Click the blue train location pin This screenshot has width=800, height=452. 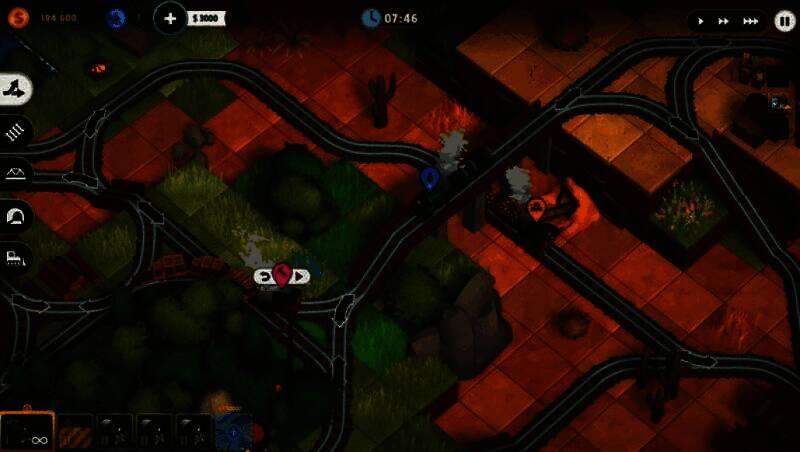[430, 178]
